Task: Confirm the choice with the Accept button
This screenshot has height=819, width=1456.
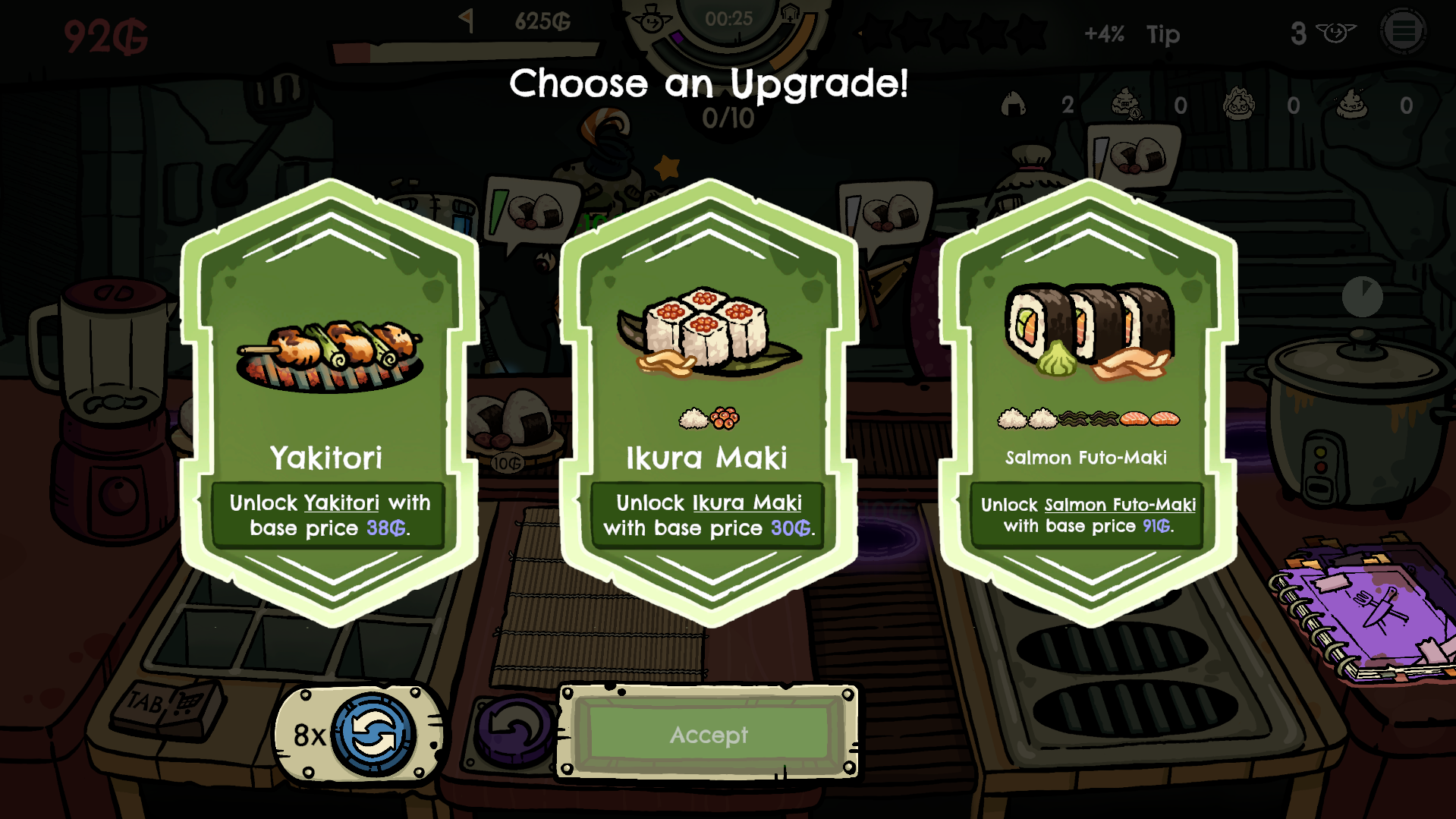Action: 709,734
